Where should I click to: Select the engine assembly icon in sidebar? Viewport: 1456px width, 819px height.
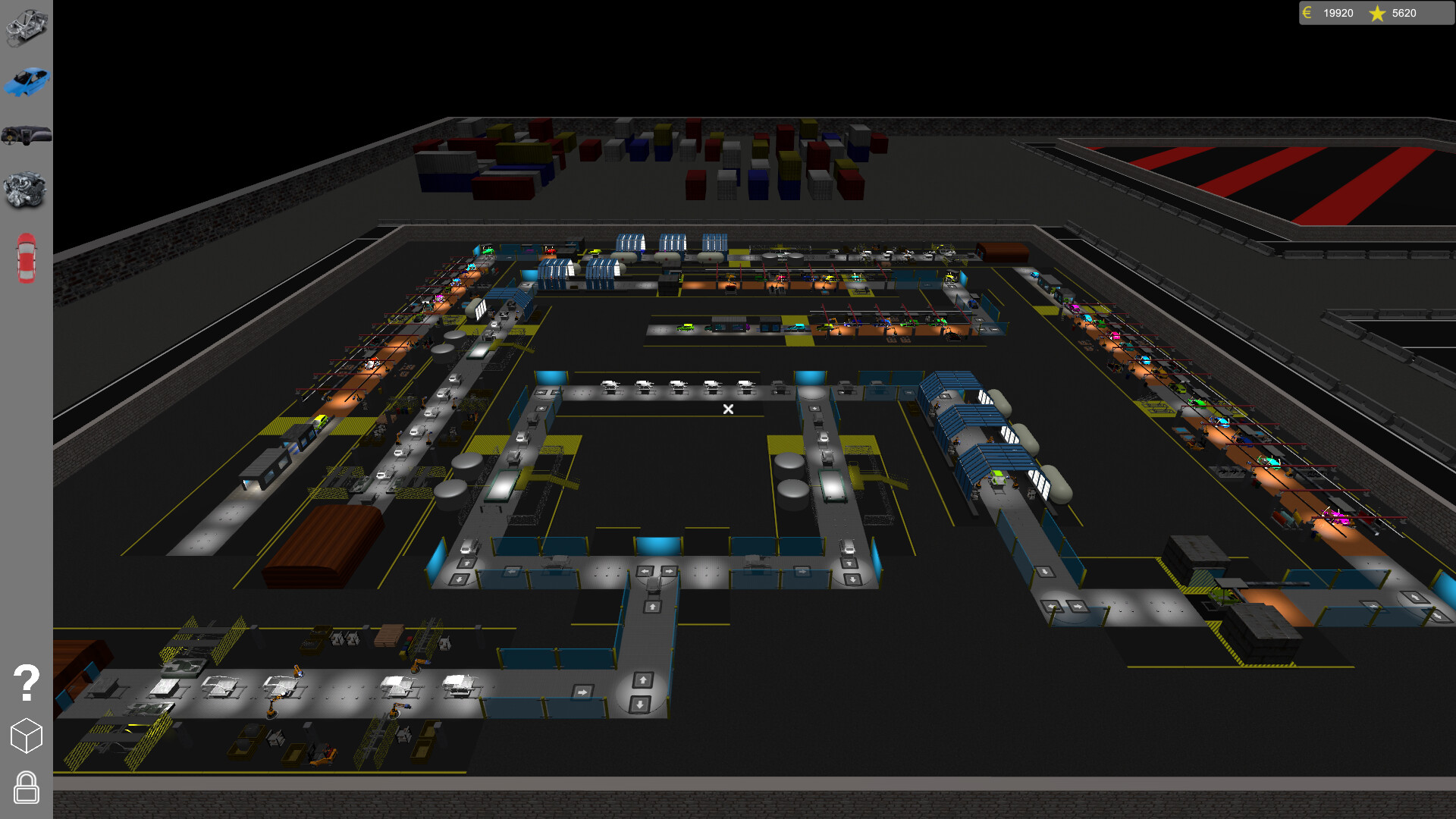27,188
